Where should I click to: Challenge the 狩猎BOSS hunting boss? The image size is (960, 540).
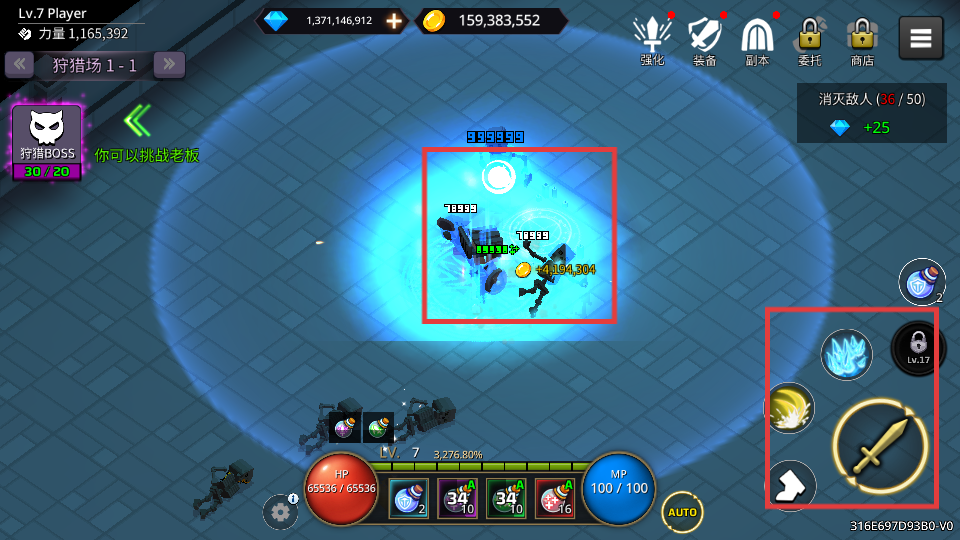click(46, 141)
